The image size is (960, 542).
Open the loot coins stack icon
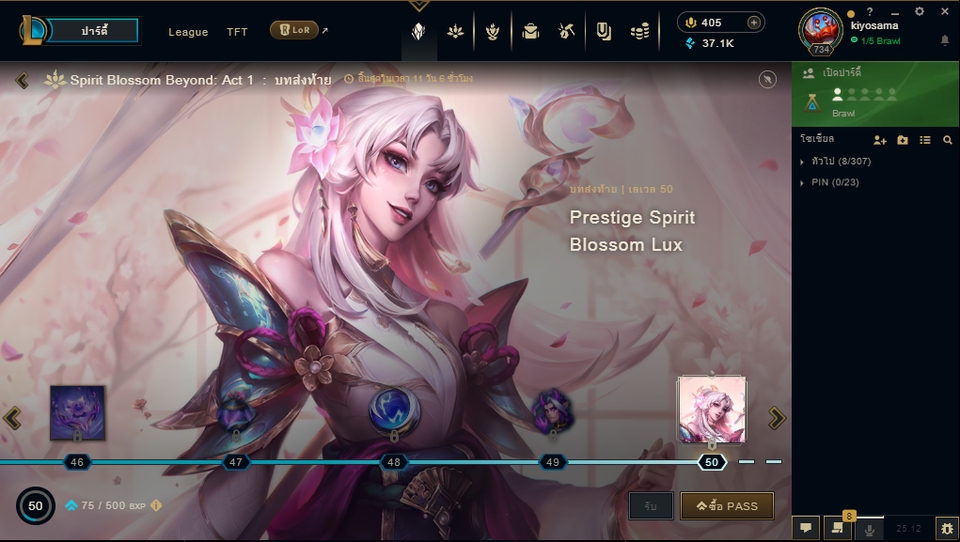click(640, 32)
